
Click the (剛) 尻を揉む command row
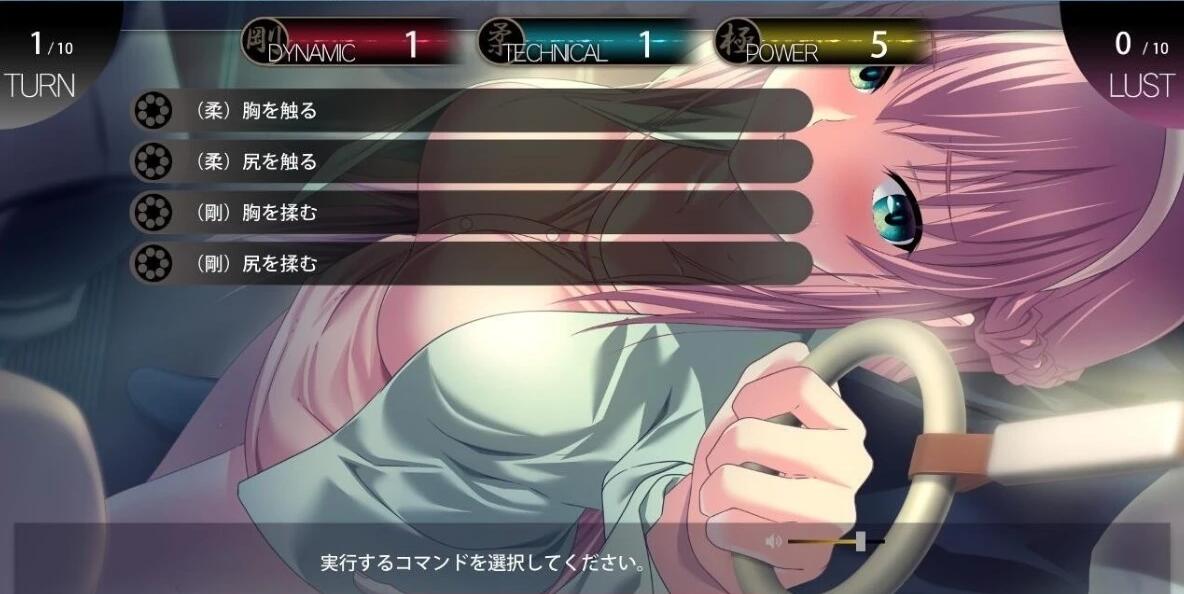[x=470, y=264]
